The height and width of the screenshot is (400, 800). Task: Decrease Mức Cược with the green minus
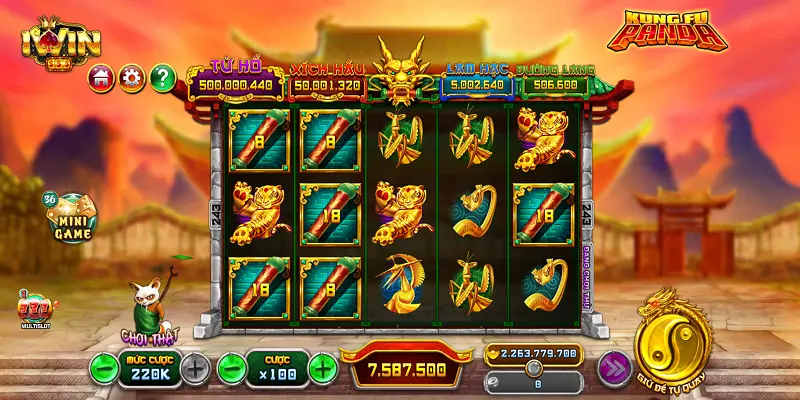[x=103, y=367]
